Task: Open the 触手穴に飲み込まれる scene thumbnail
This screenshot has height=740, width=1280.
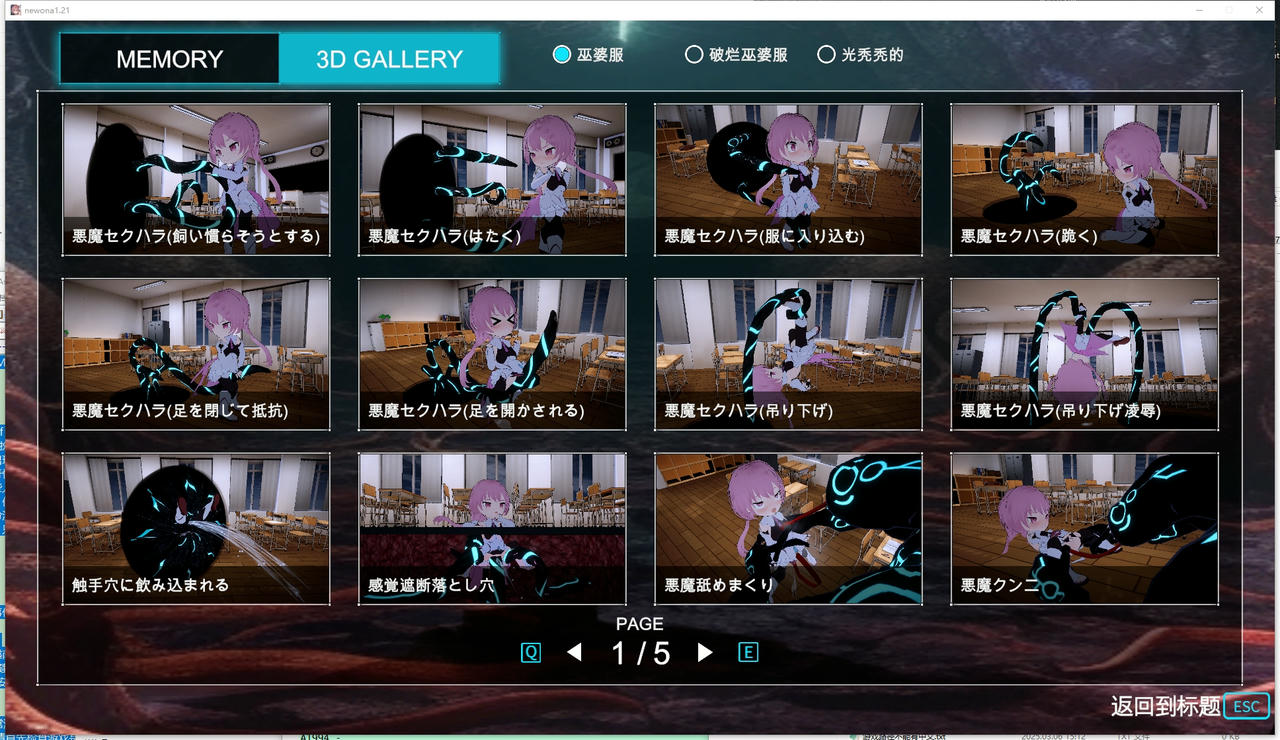Action: (196, 527)
